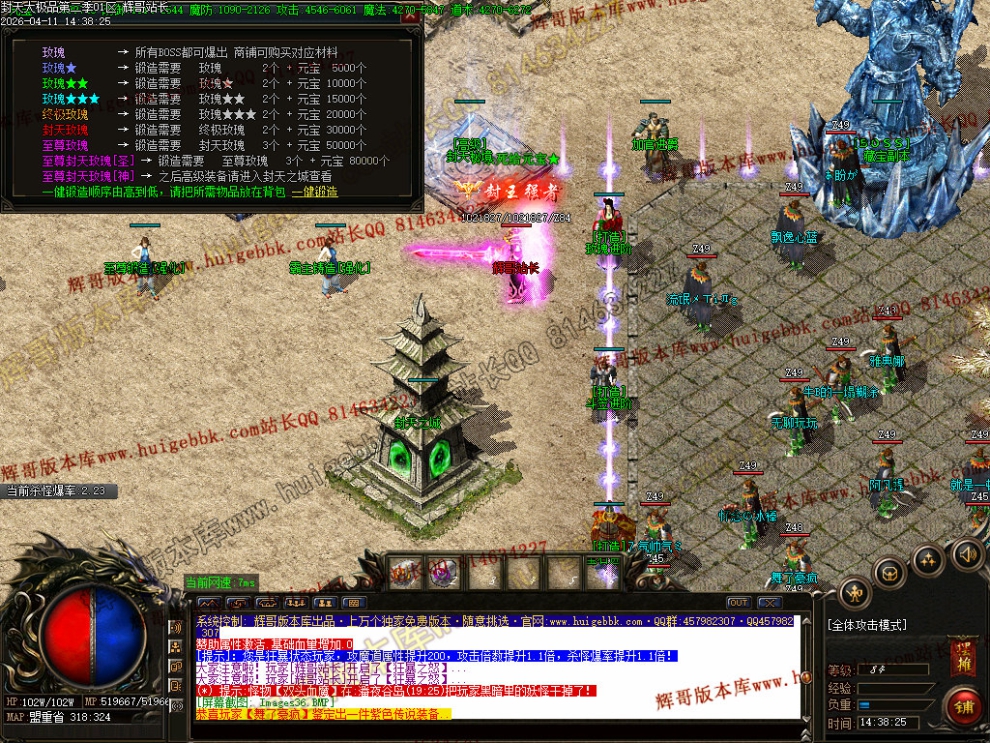This screenshot has width=990, height=743.
Task: Open the red 铺 shop button
Action: pyautogui.click(x=964, y=707)
